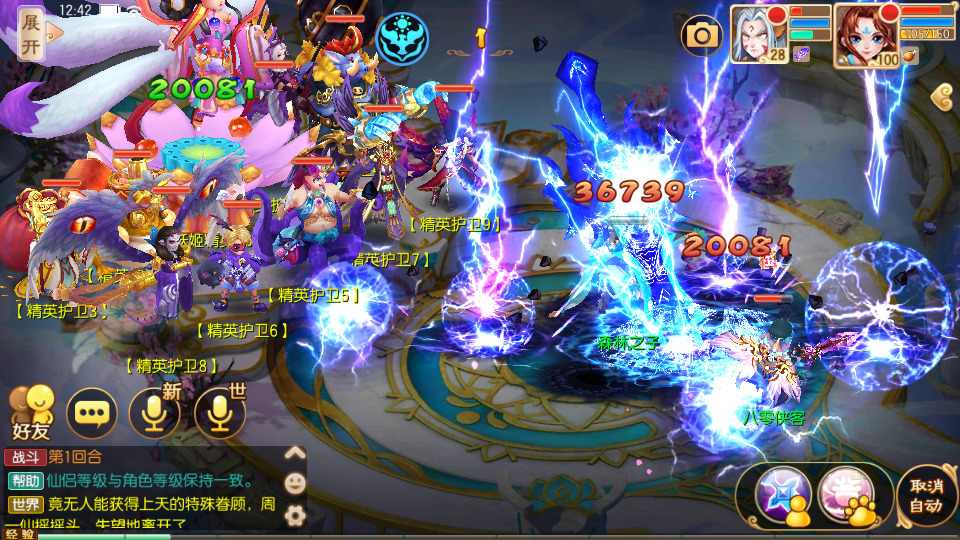Choose the pet auto-skill pink paw icon

[848, 493]
